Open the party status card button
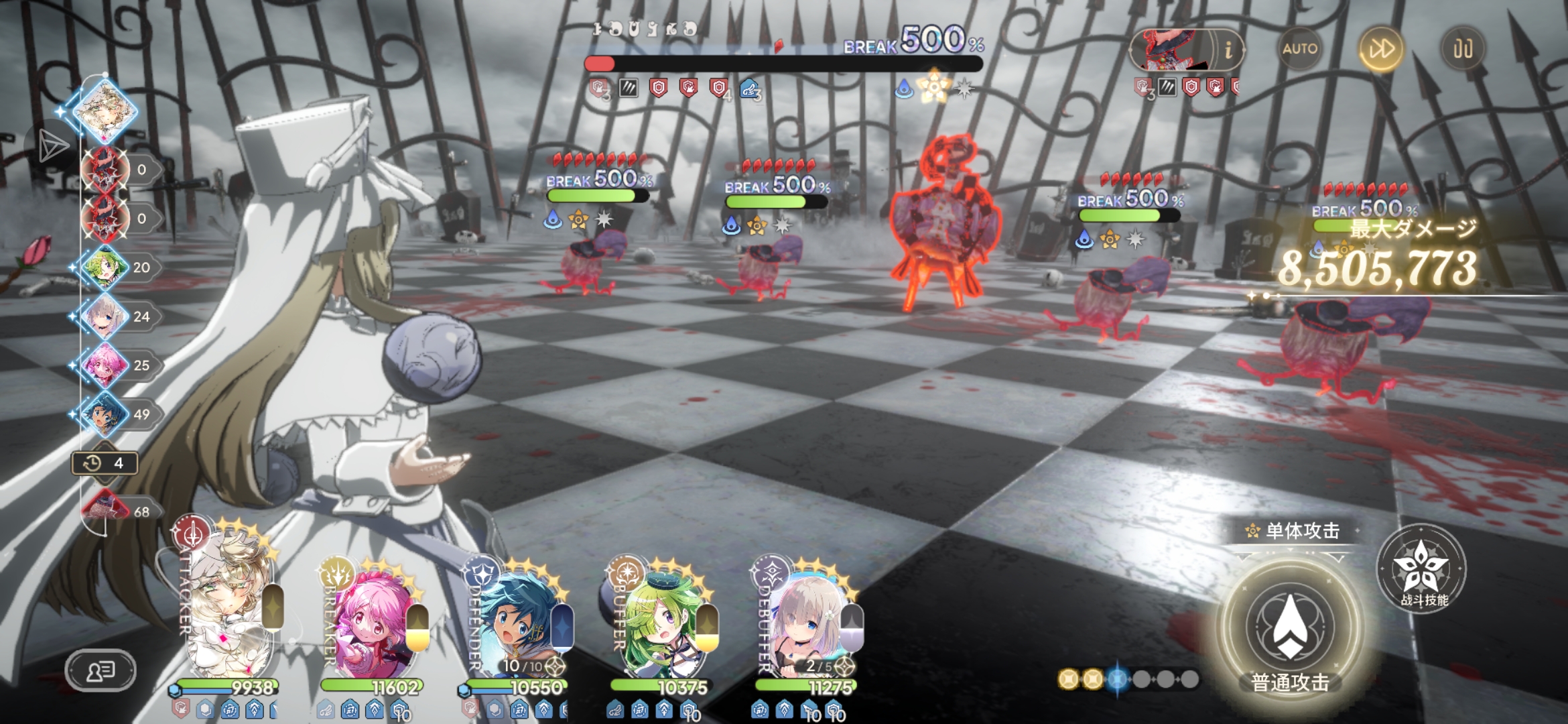Viewport: 1568px width, 724px height. click(101, 670)
